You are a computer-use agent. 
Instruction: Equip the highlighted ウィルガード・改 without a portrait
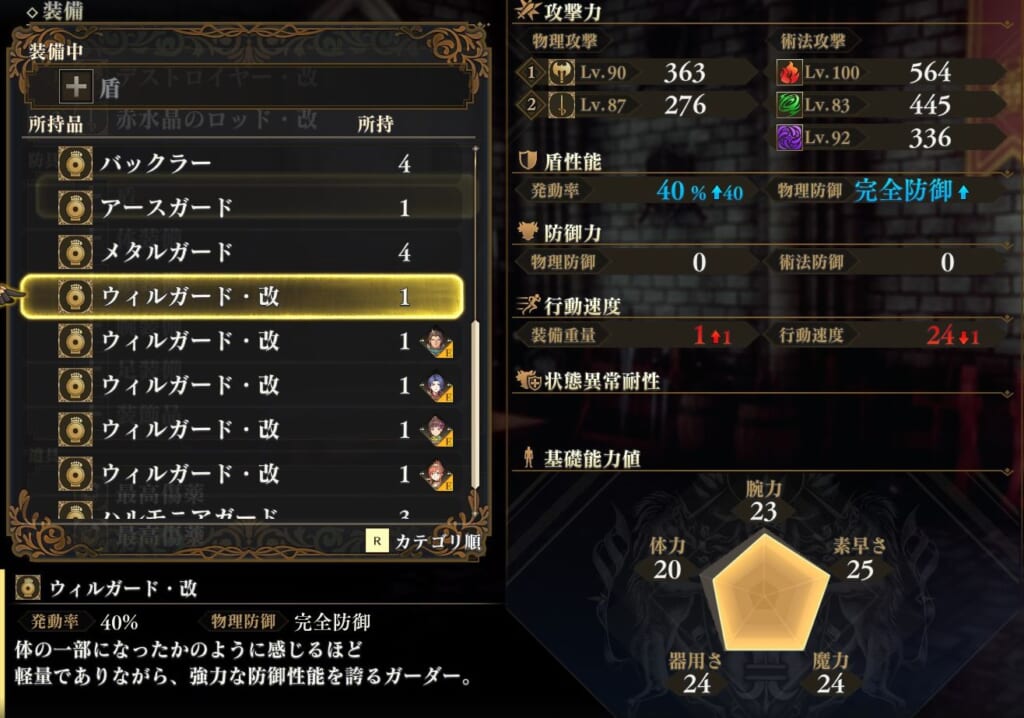point(250,296)
